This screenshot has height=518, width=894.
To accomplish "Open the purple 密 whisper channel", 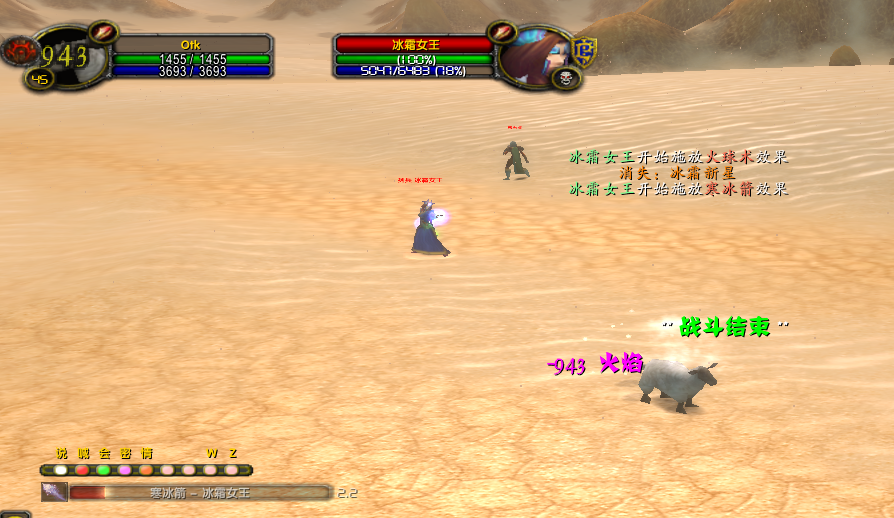I will pyautogui.click(x=124, y=470).
